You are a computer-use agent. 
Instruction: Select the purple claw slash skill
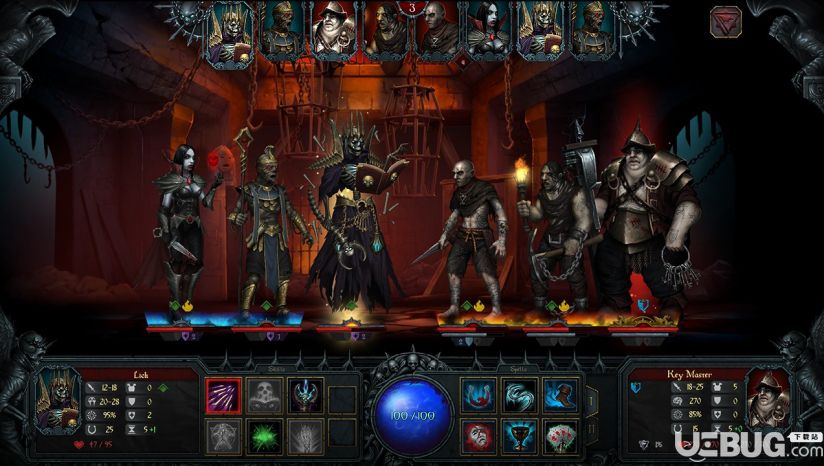tap(223, 395)
